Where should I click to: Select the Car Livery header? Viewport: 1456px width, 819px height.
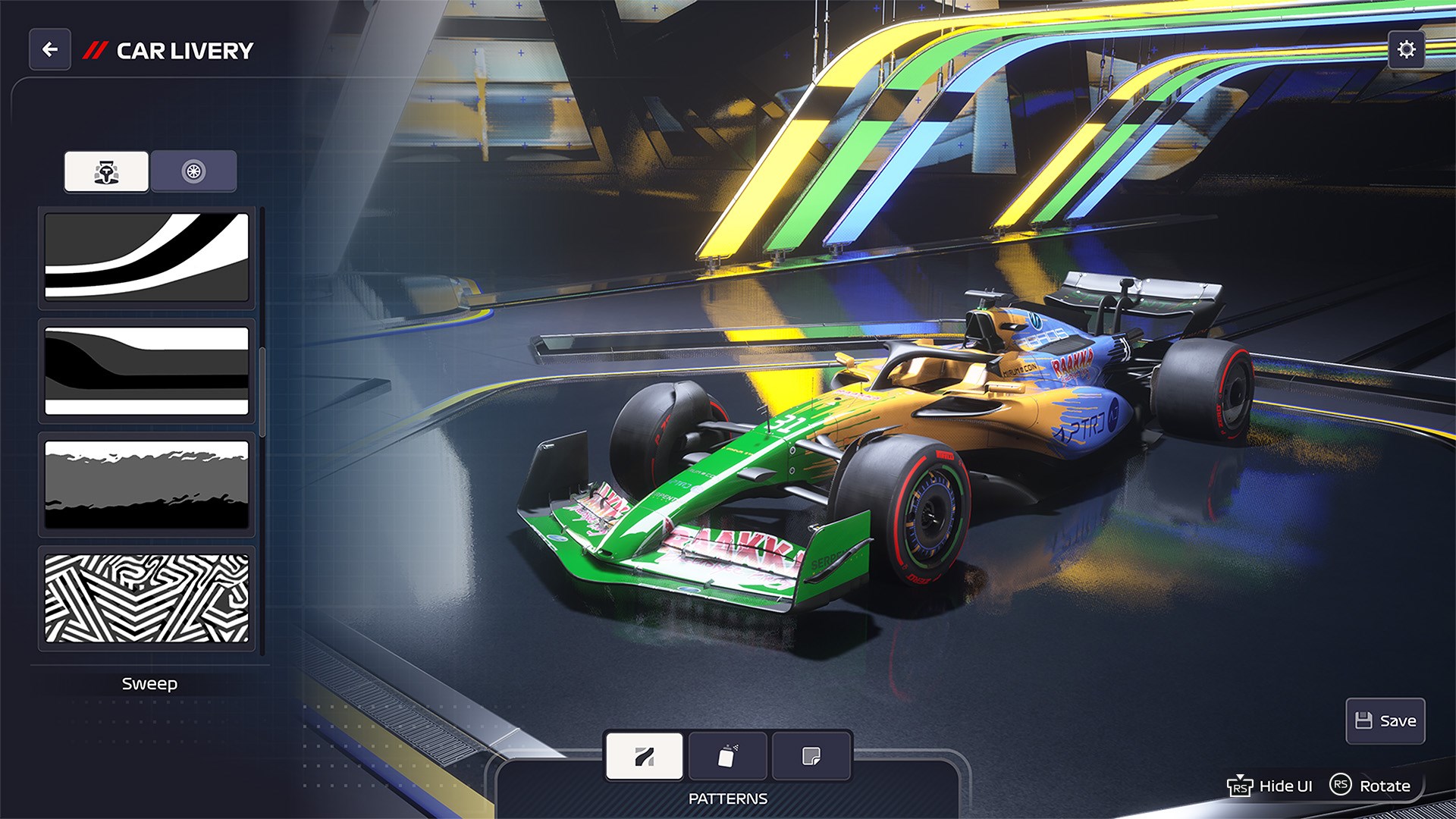coord(183,50)
